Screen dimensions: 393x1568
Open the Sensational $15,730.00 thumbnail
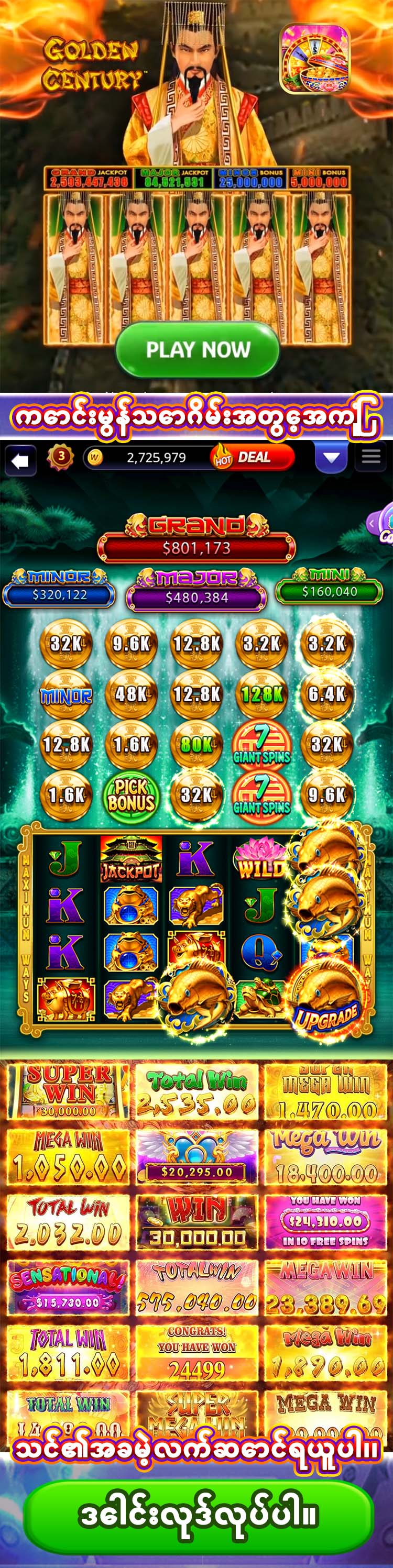coord(68,1286)
